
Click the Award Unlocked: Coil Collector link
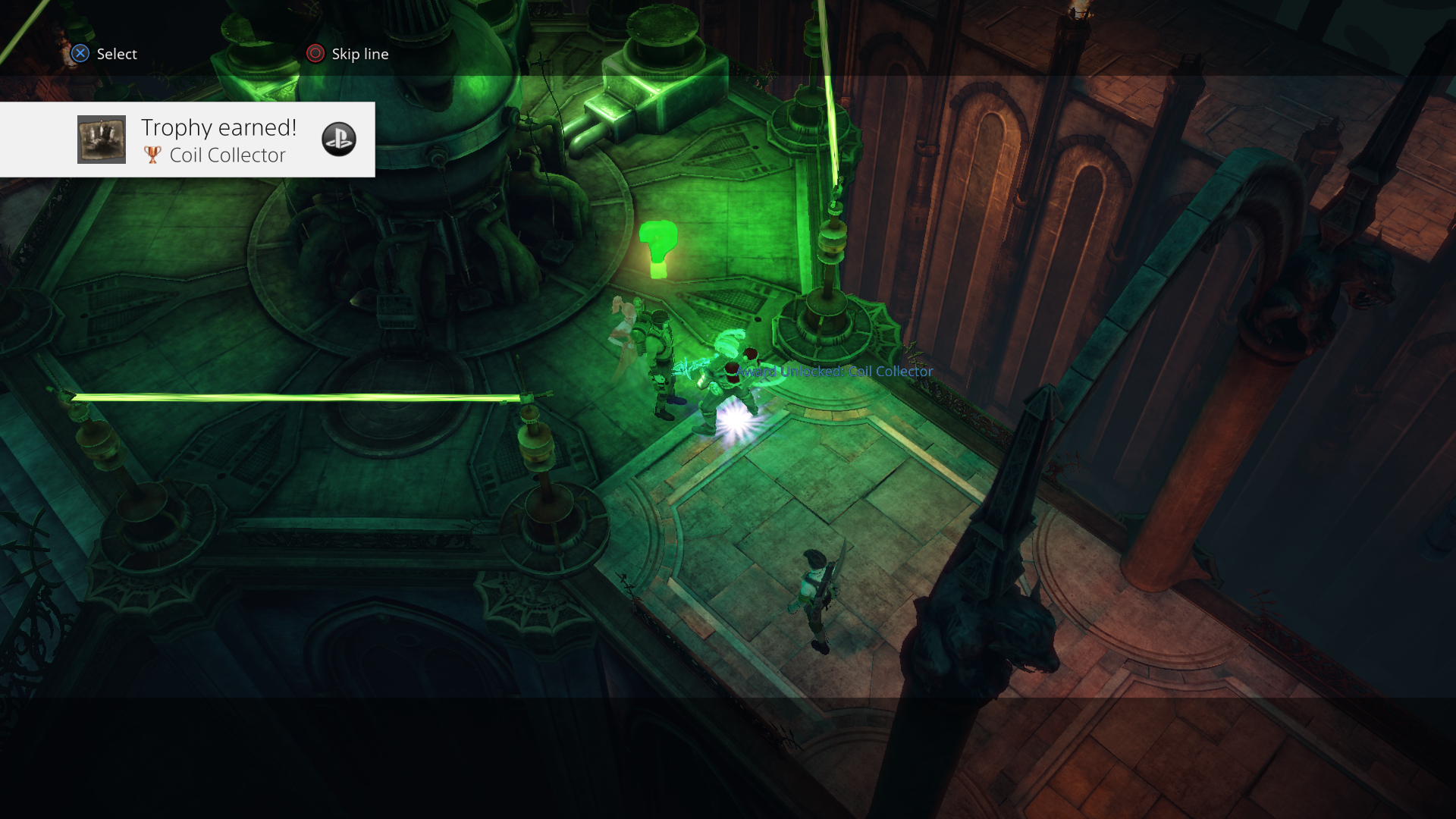click(833, 372)
